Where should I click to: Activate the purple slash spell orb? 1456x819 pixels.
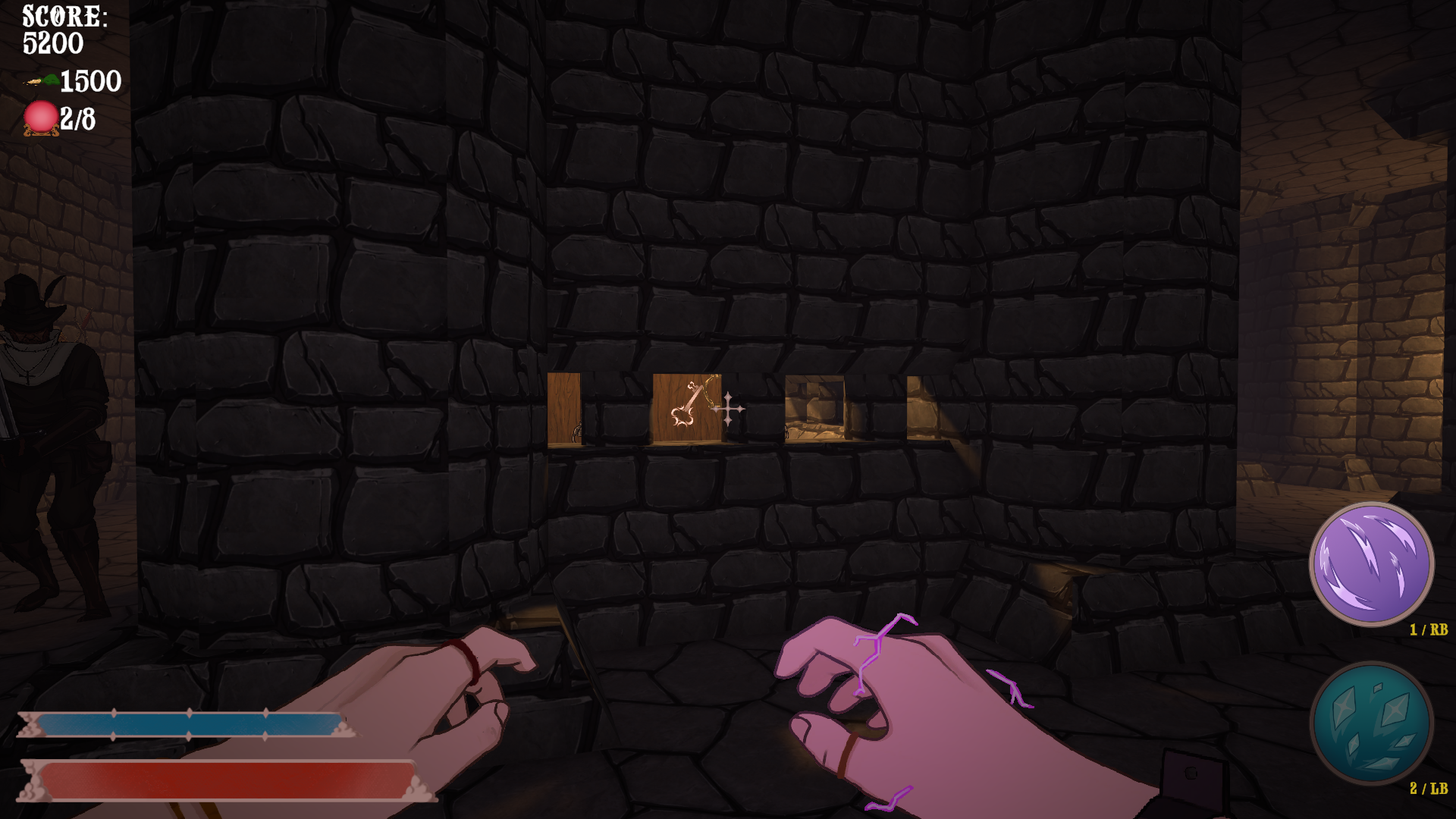click(x=1371, y=563)
